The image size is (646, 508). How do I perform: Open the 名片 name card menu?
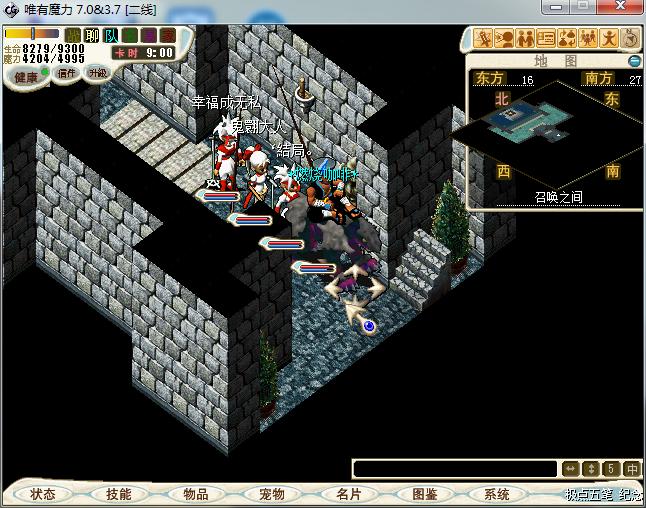[x=348, y=494]
